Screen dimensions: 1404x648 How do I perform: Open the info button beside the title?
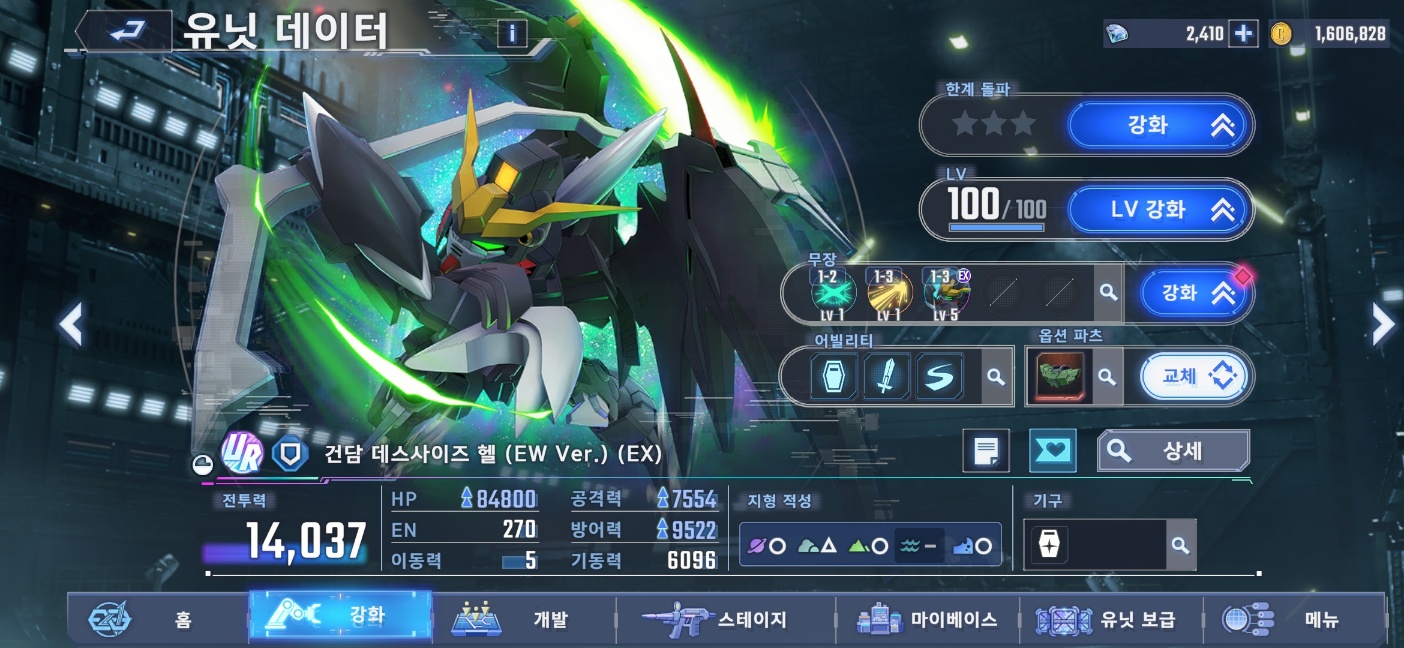pyautogui.click(x=511, y=34)
